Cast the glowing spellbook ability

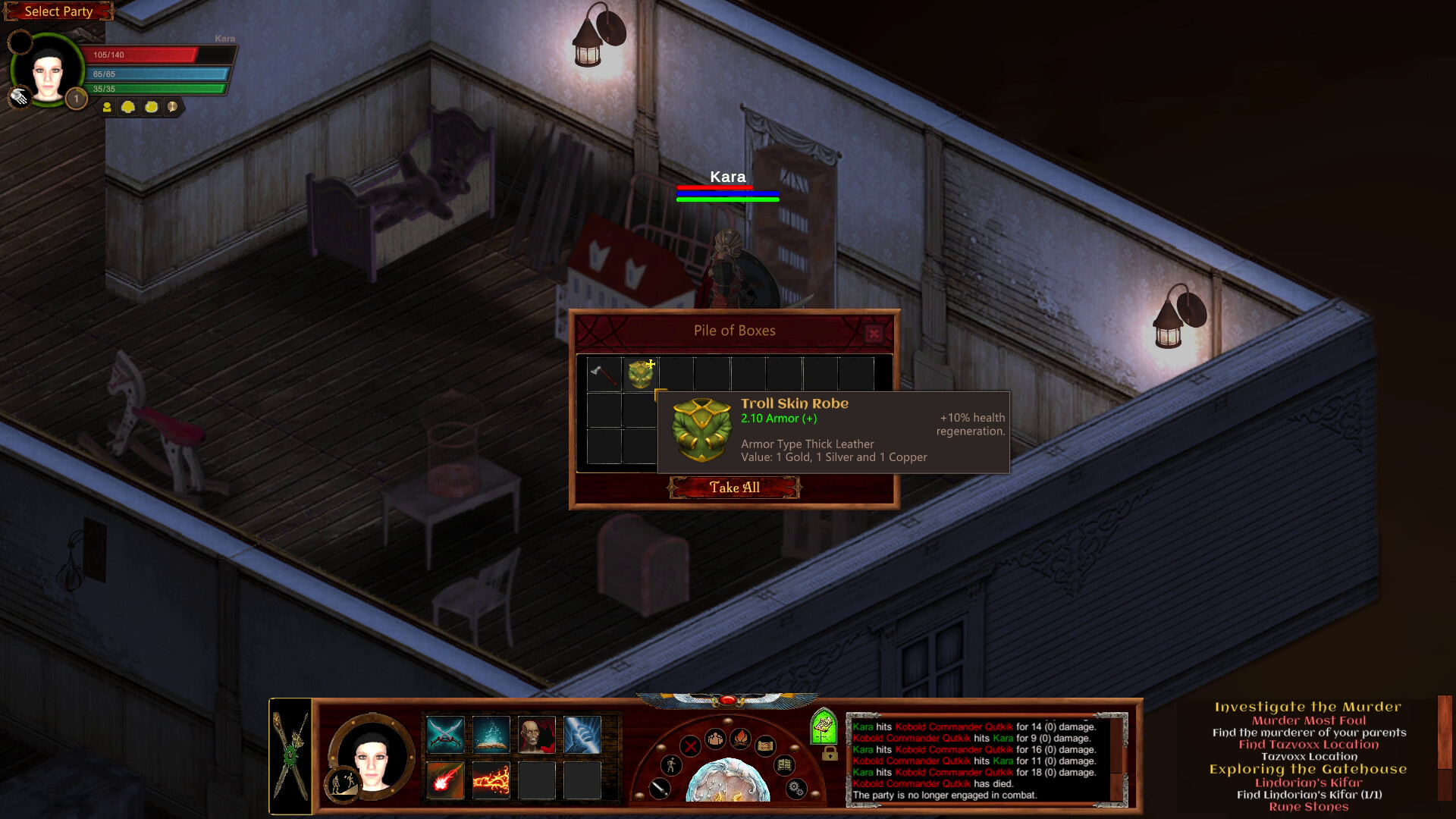[491, 733]
